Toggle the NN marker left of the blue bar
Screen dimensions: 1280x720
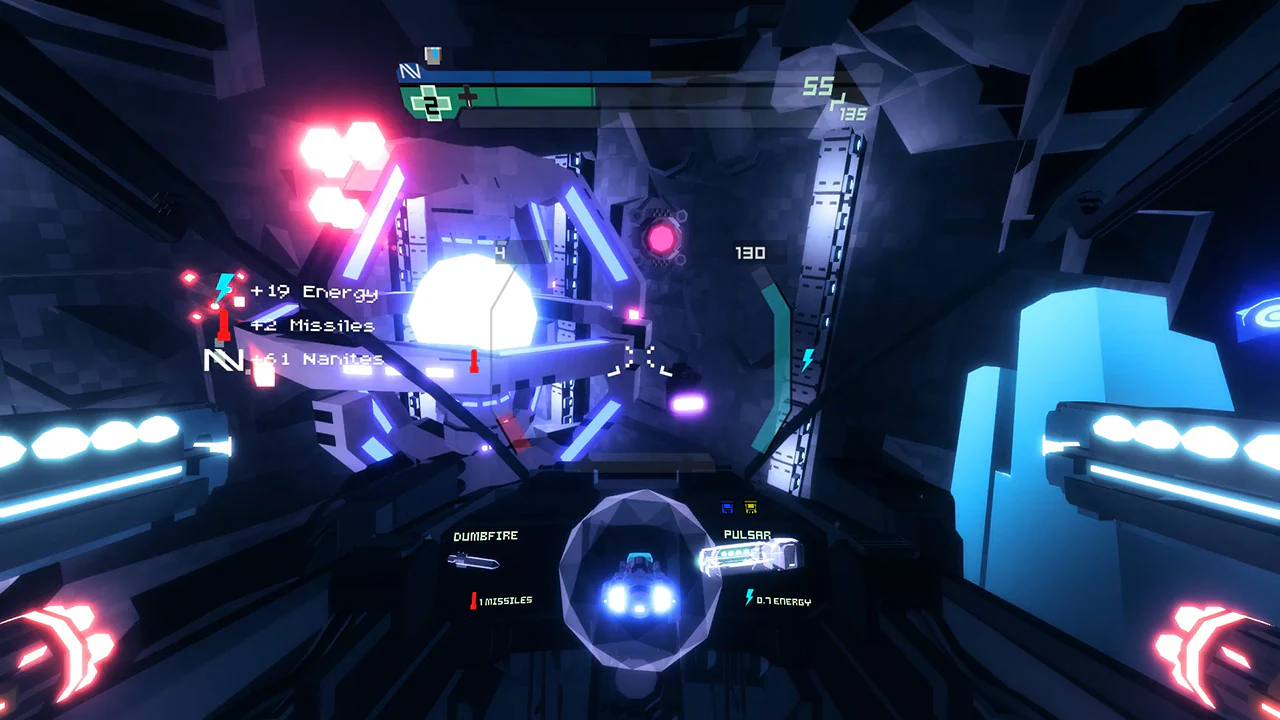click(409, 73)
